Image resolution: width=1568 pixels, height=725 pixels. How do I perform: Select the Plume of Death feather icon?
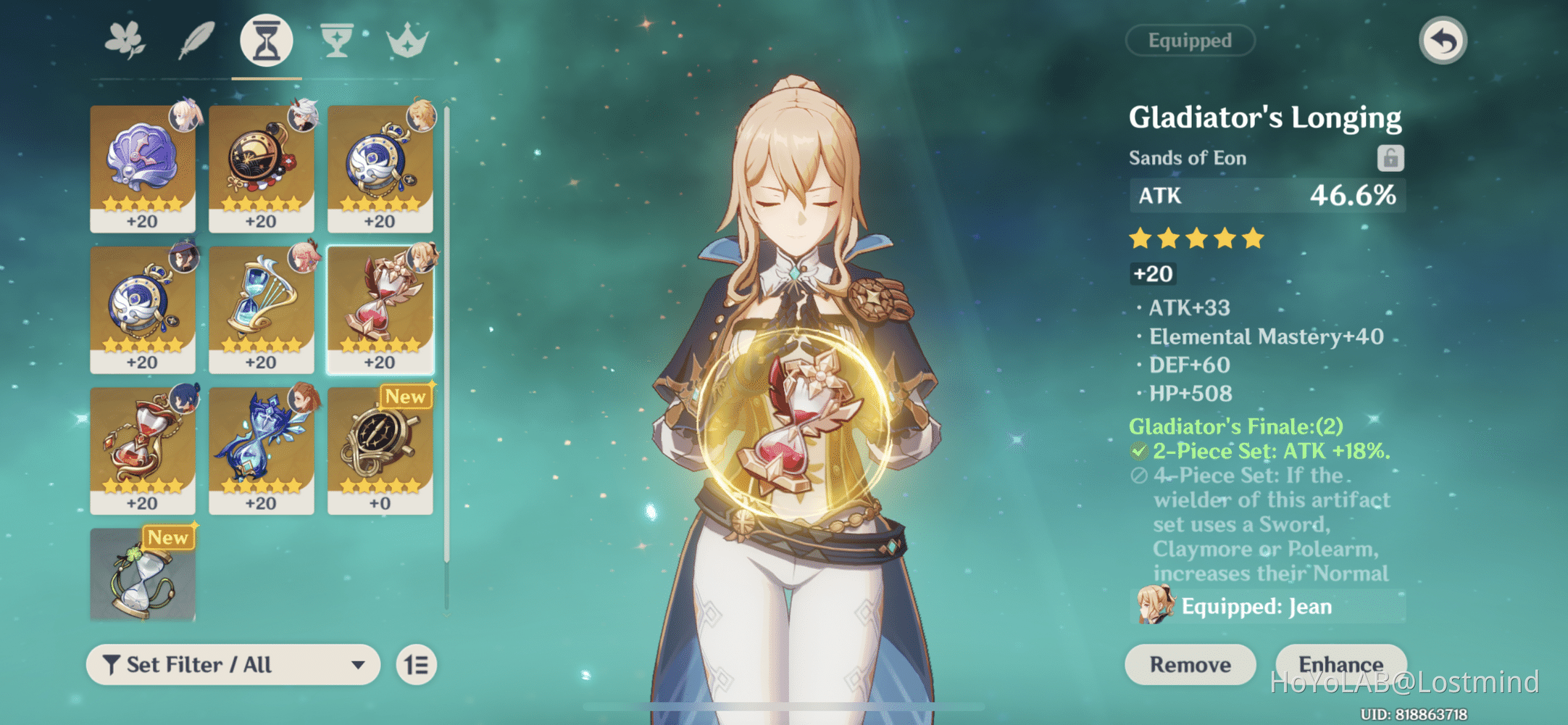coord(196,40)
